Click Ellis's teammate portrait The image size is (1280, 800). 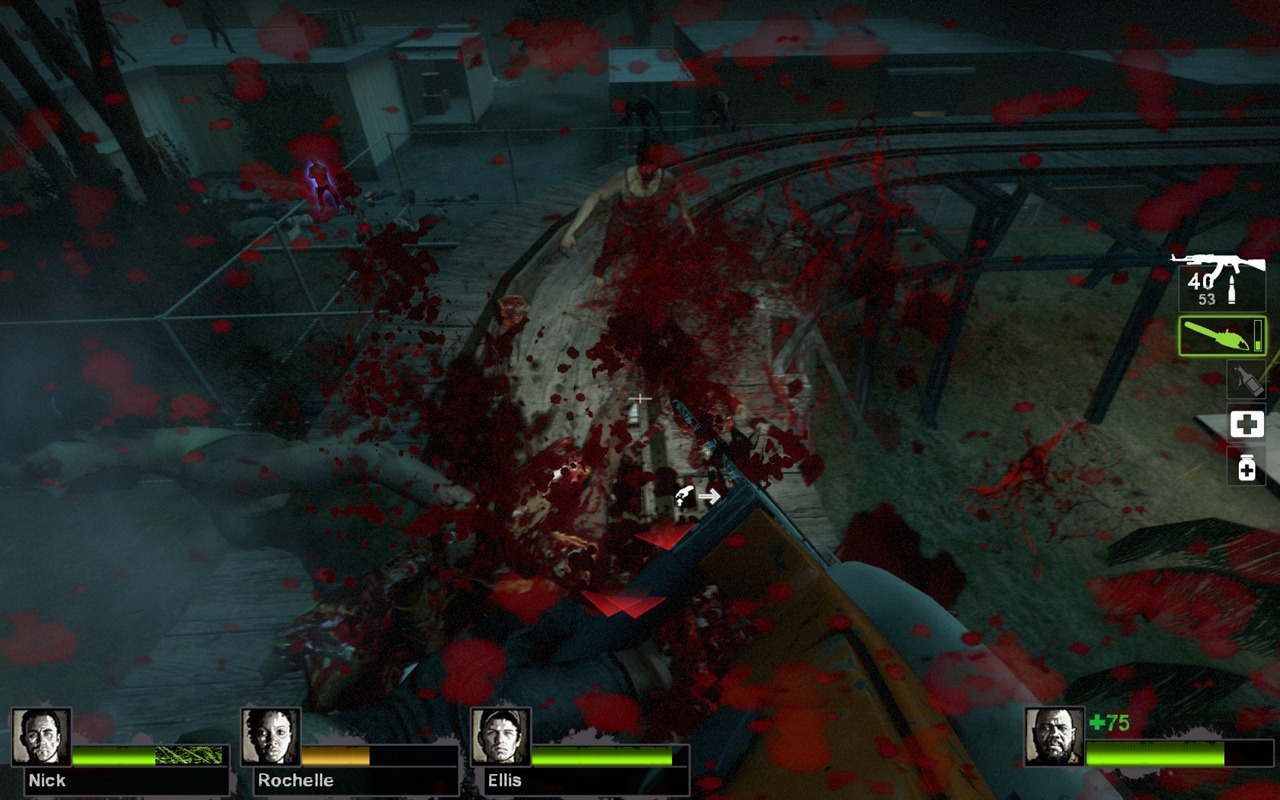click(500, 737)
